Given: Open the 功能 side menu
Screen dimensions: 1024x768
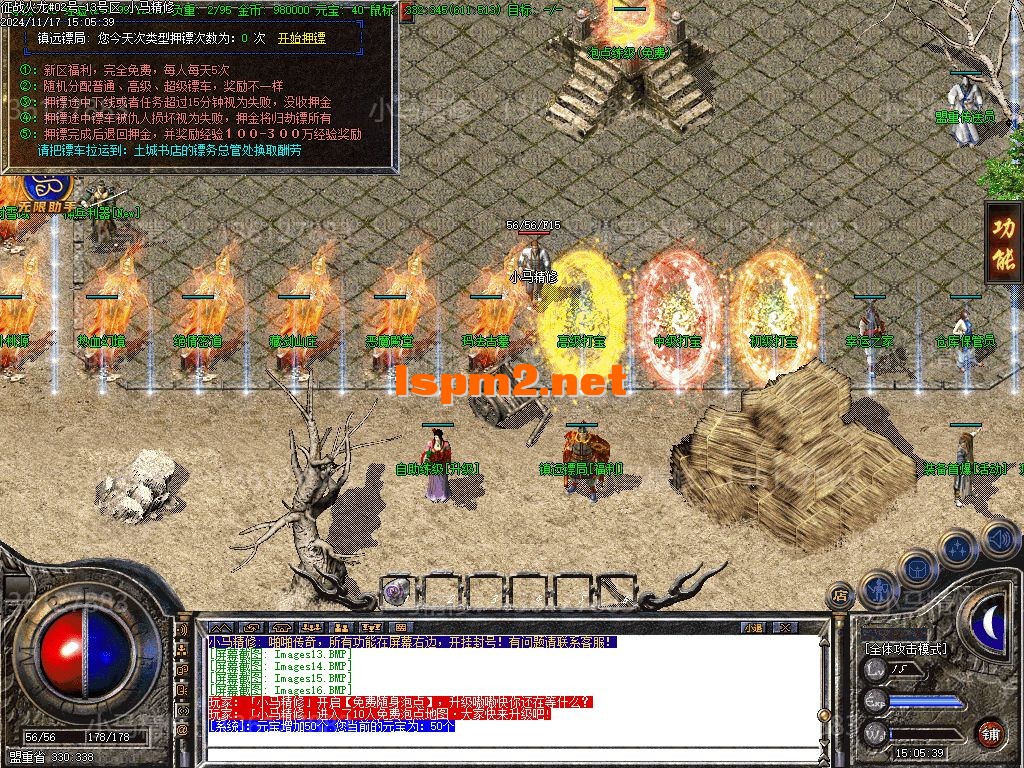Looking at the screenshot, I should click(1003, 242).
